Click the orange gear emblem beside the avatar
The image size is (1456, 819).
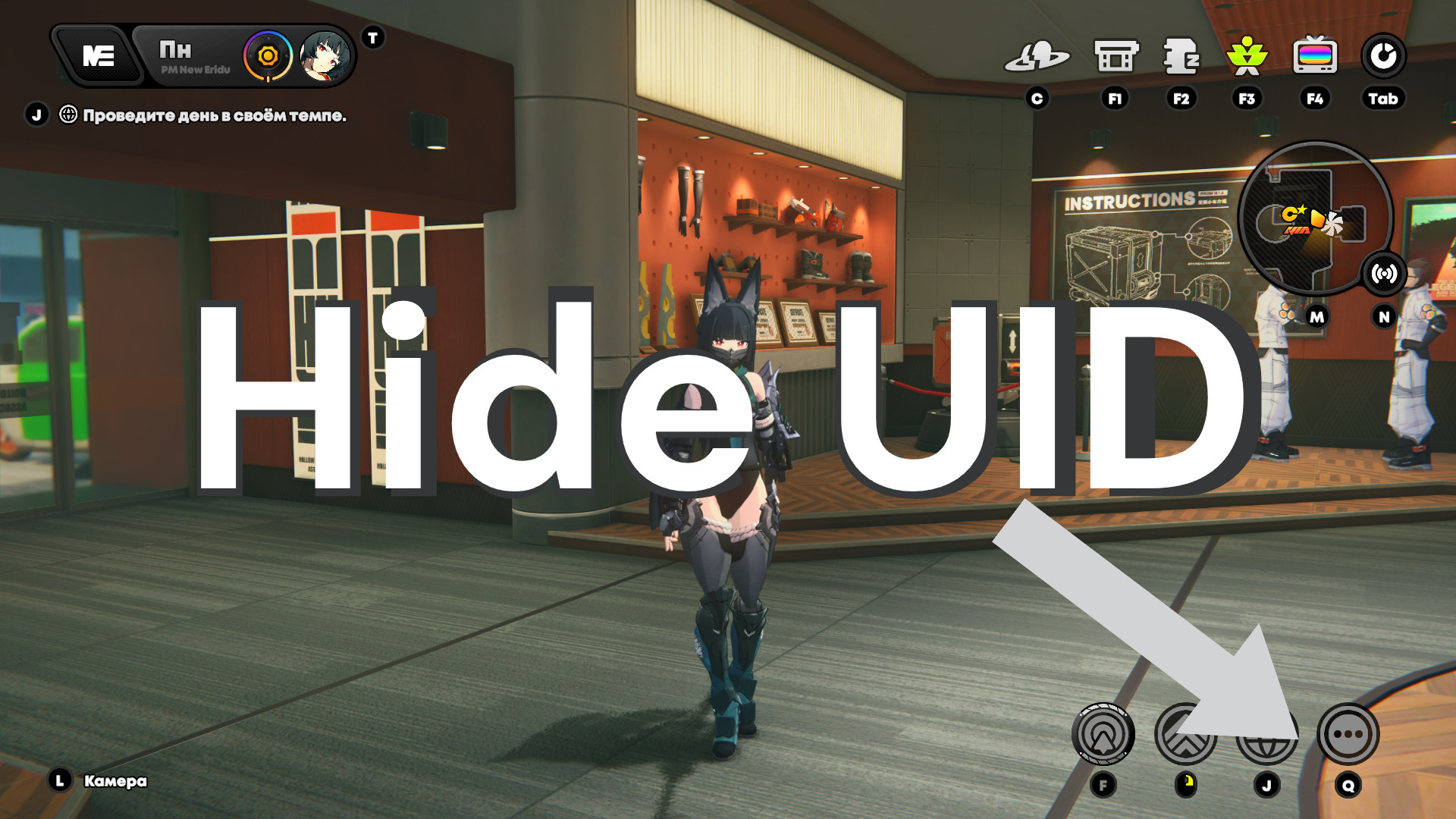(267, 55)
